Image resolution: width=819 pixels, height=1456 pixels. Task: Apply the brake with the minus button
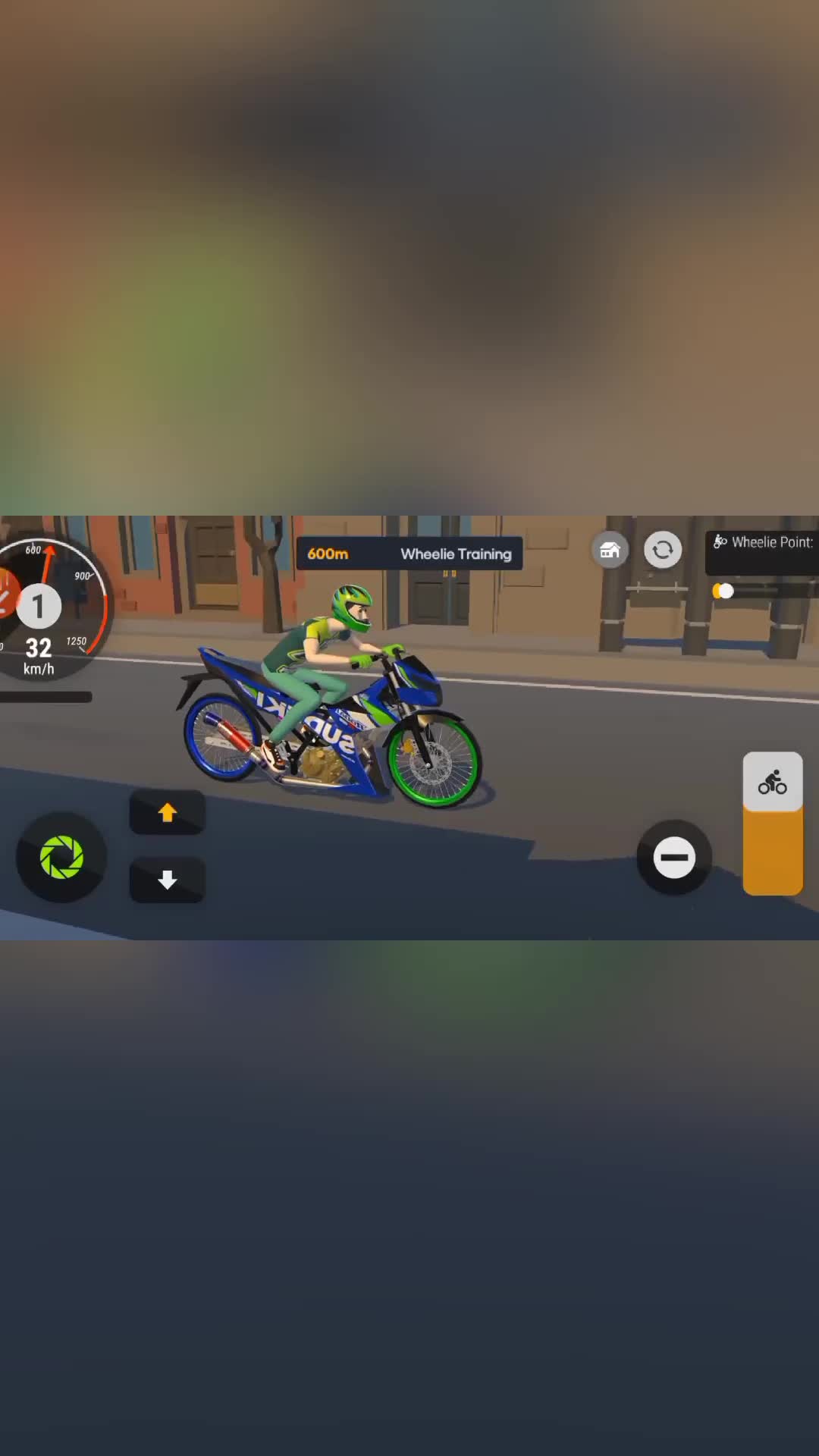coord(674,858)
